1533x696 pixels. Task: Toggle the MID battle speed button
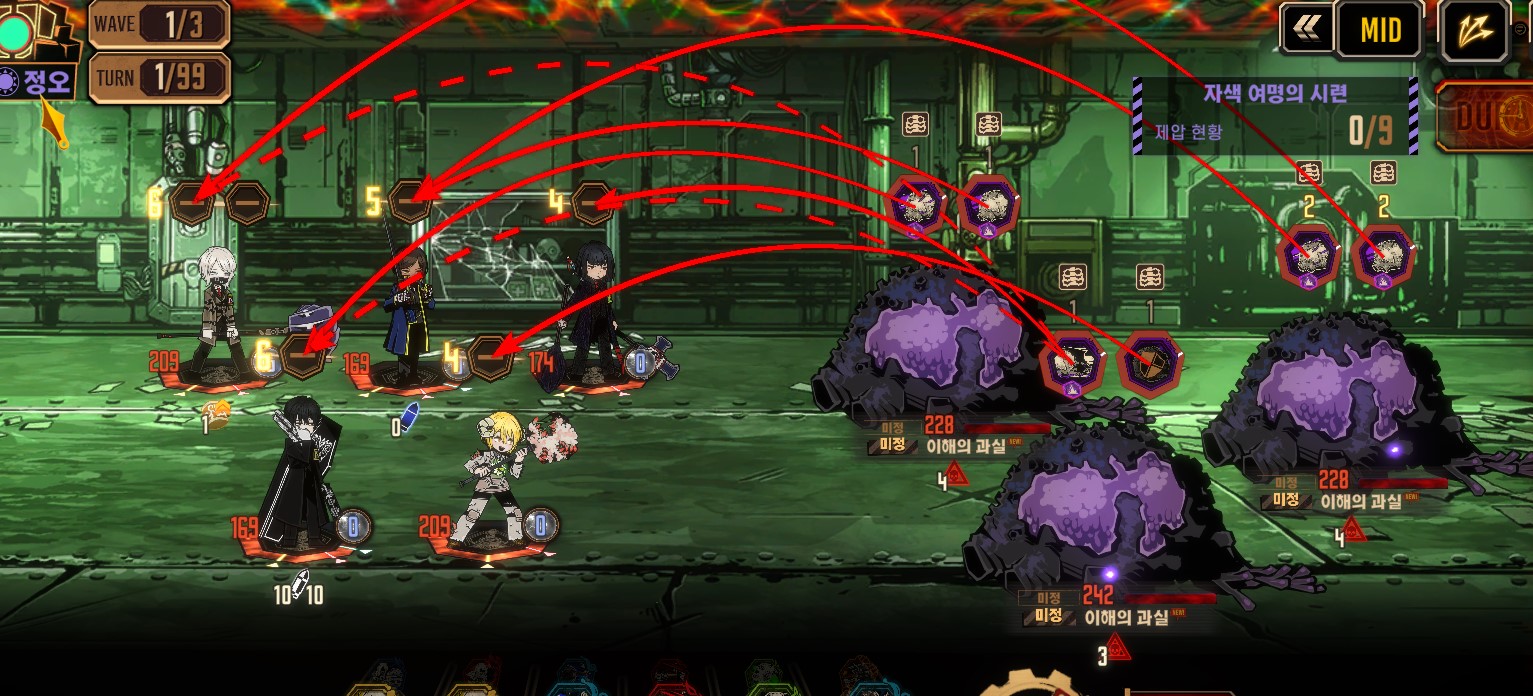(1380, 31)
